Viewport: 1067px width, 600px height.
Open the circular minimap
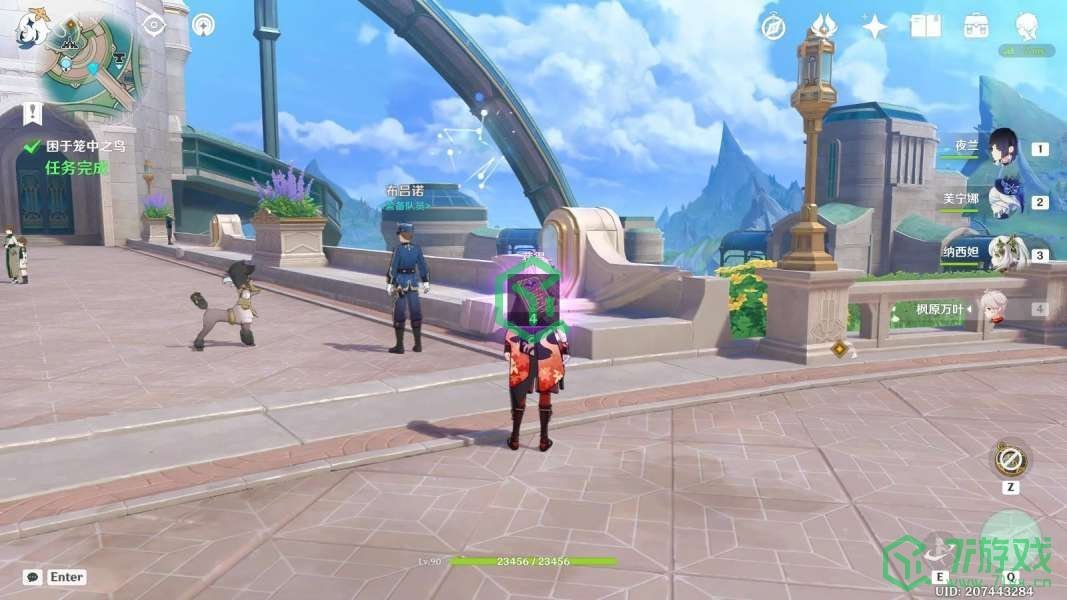88,62
